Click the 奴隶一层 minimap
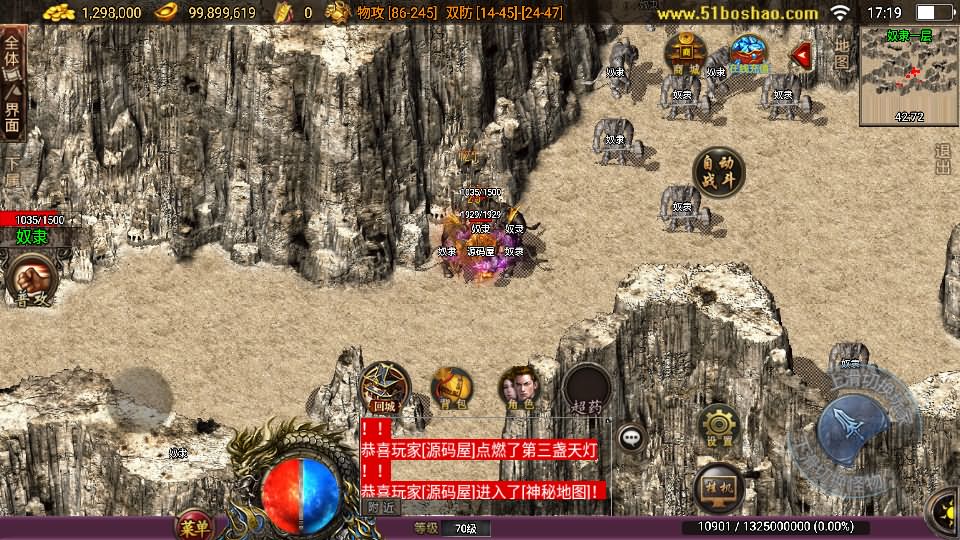 pyautogui.click(x=908, y=76)
